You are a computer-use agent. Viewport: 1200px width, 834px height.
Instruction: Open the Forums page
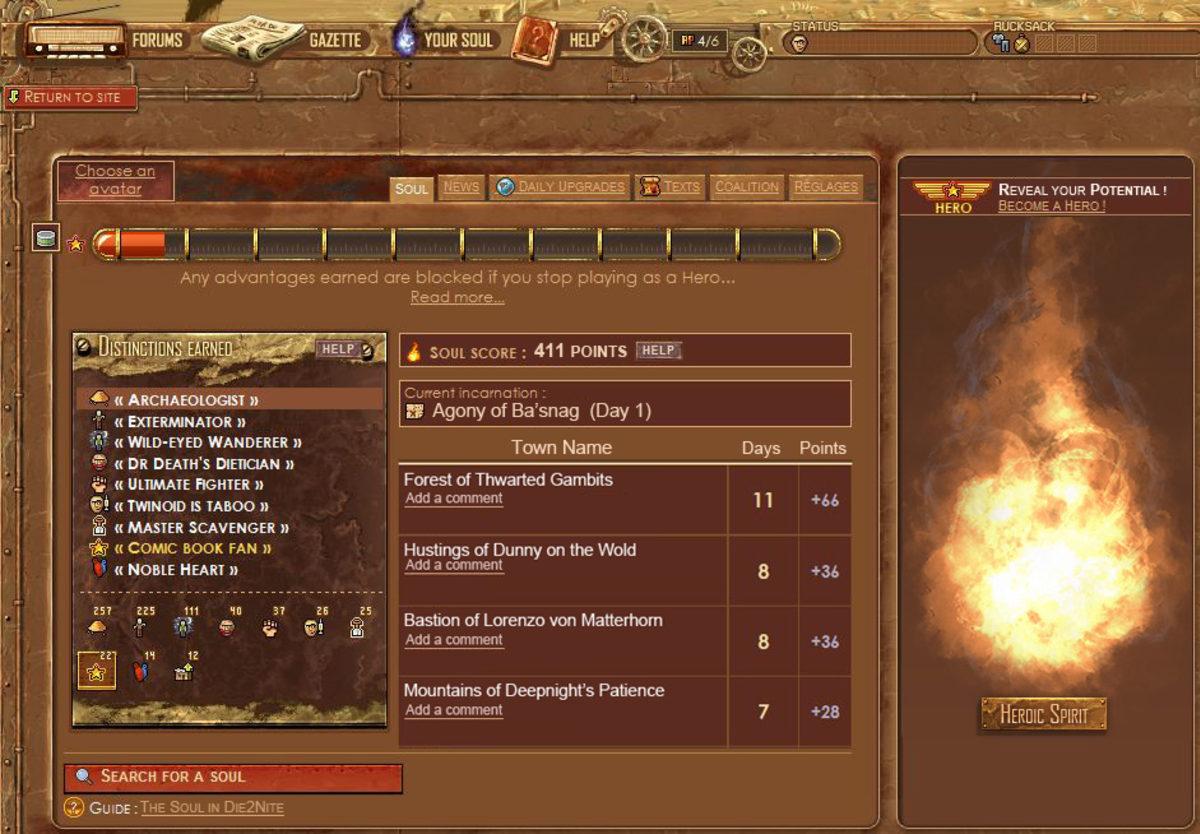pyautogui.click(x=157, y=40)
